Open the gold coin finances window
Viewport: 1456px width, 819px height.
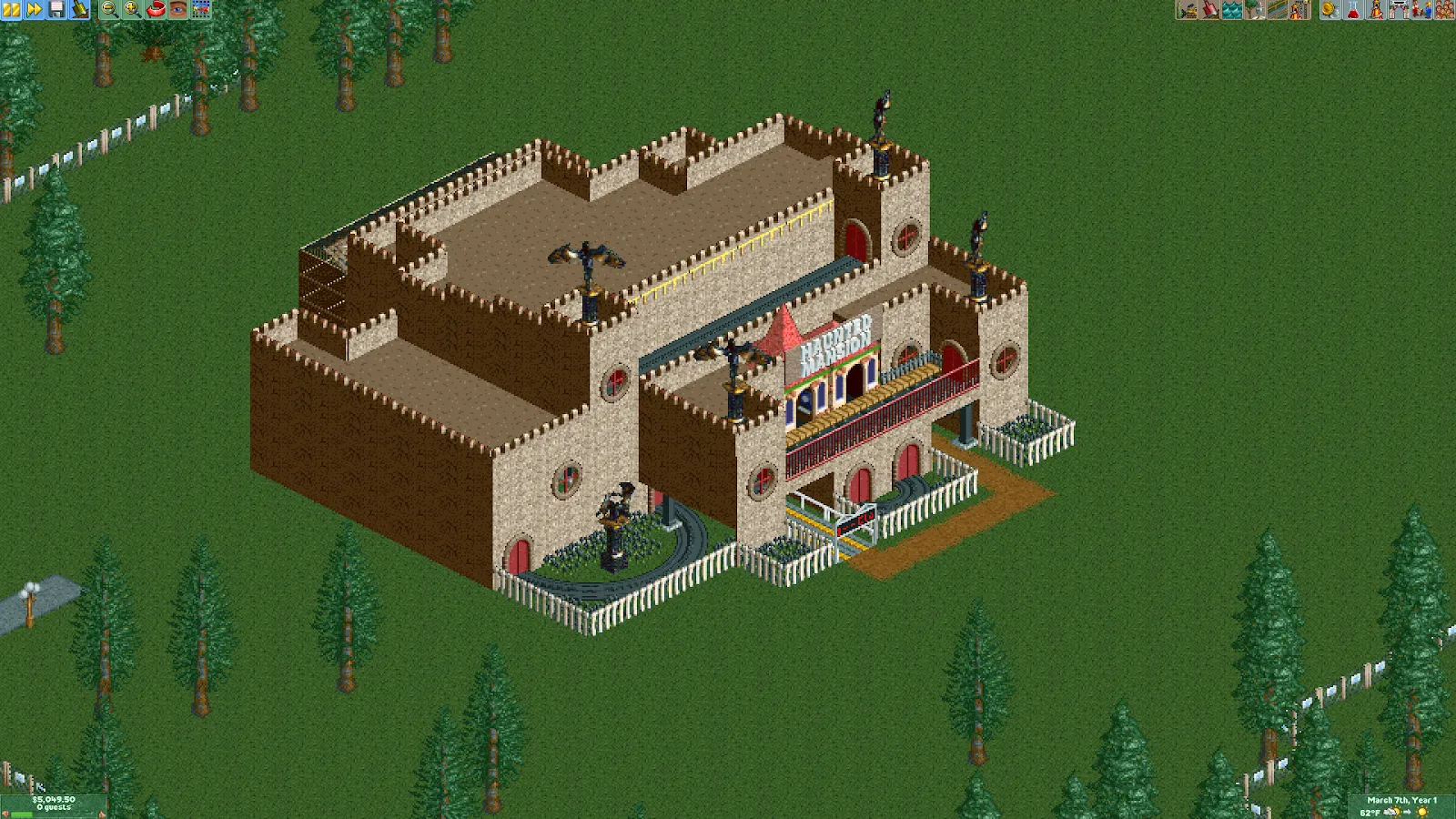[1330, 9]
